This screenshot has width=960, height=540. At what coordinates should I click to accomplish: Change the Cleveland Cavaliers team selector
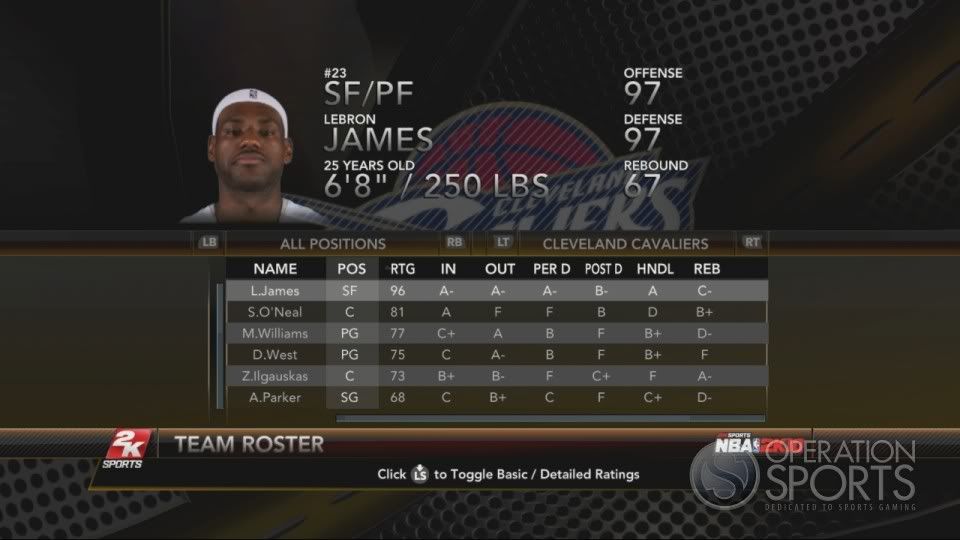pyautogui.click(x=625, y=243)
